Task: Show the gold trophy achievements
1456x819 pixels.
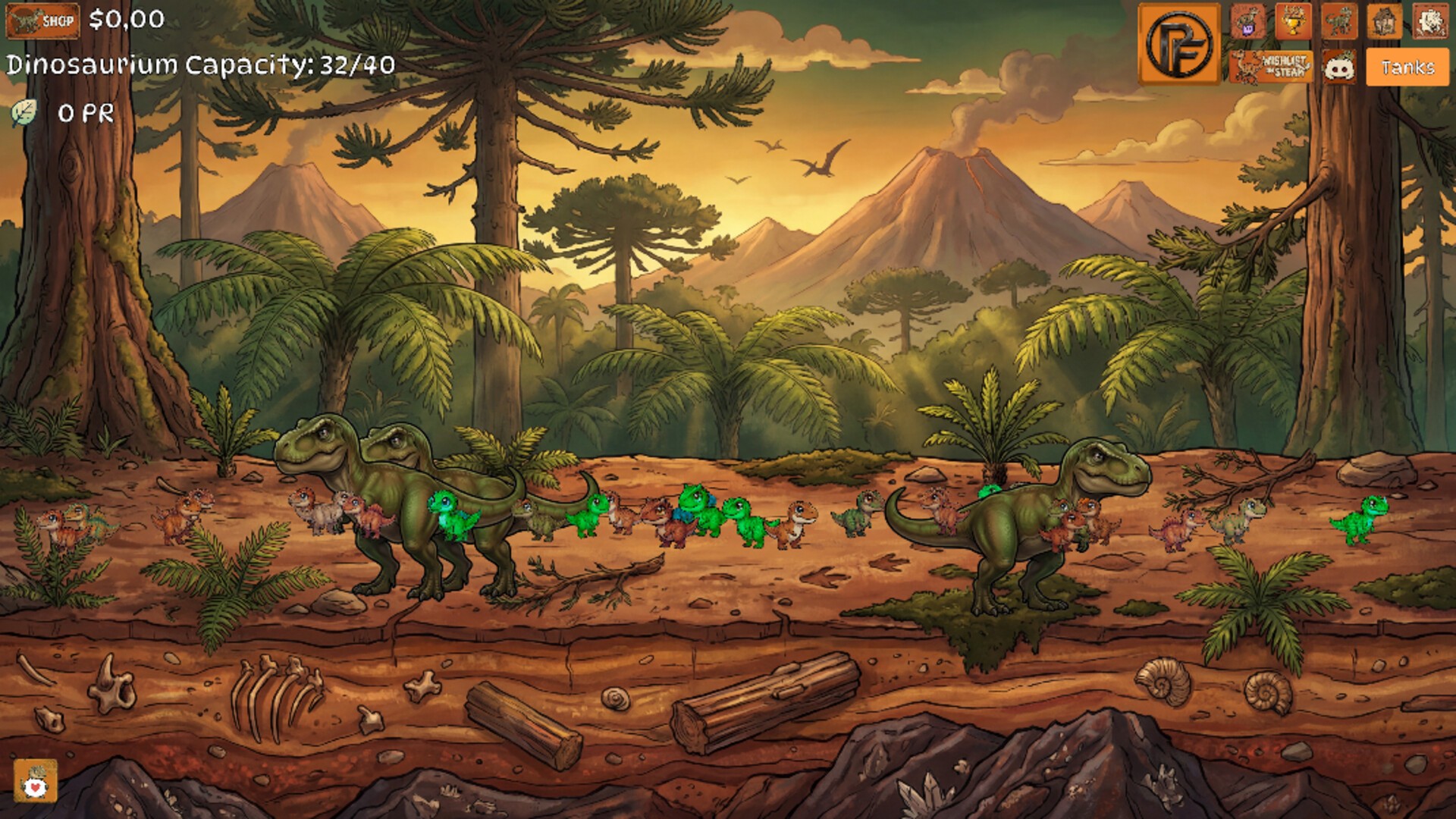Action: click(1293, 20)
